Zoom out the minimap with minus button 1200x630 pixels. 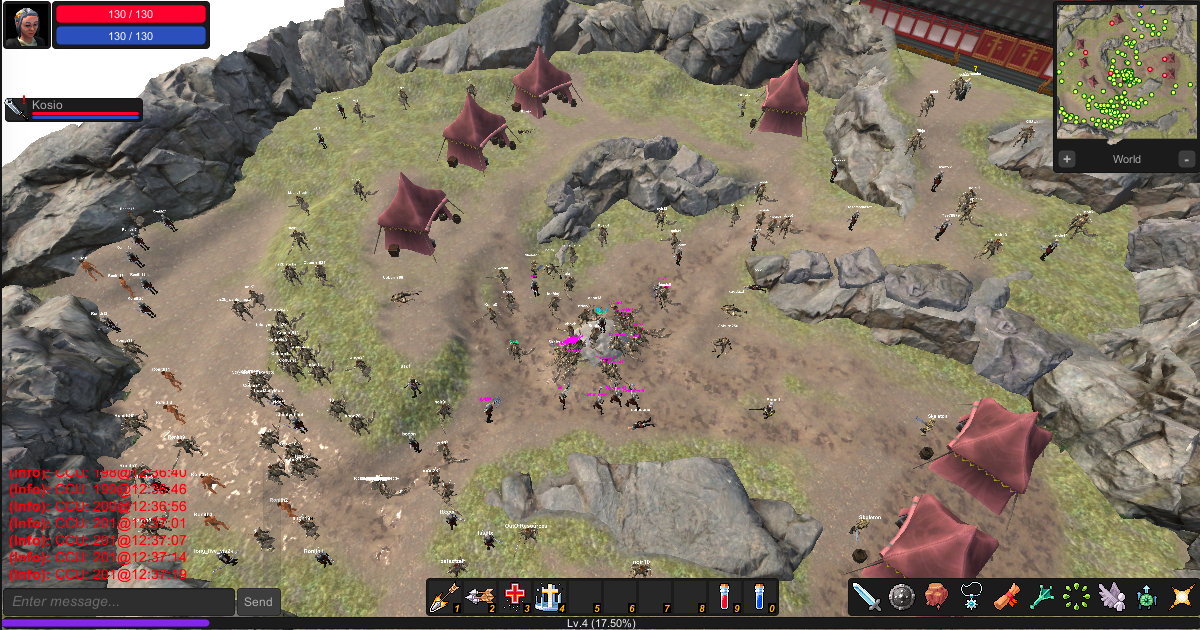pyautogui.click(x=1186, y=159)
